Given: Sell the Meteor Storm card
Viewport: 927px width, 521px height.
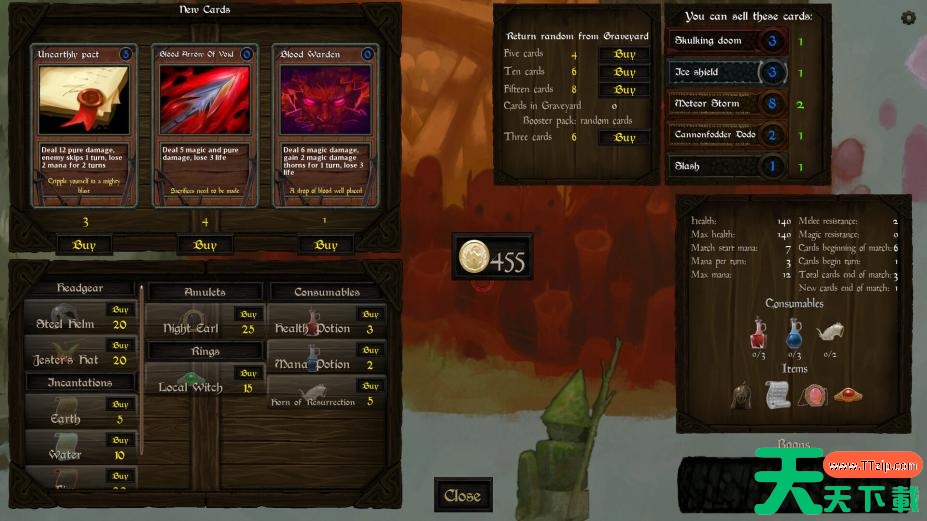Looking at the screenshot, I should 727,104.
